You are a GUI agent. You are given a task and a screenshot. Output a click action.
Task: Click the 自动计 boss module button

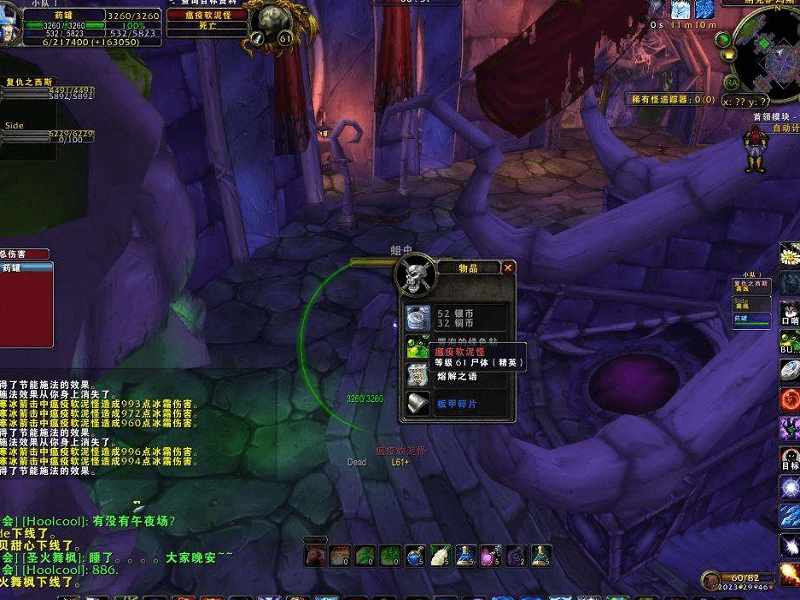click(785, 128)
